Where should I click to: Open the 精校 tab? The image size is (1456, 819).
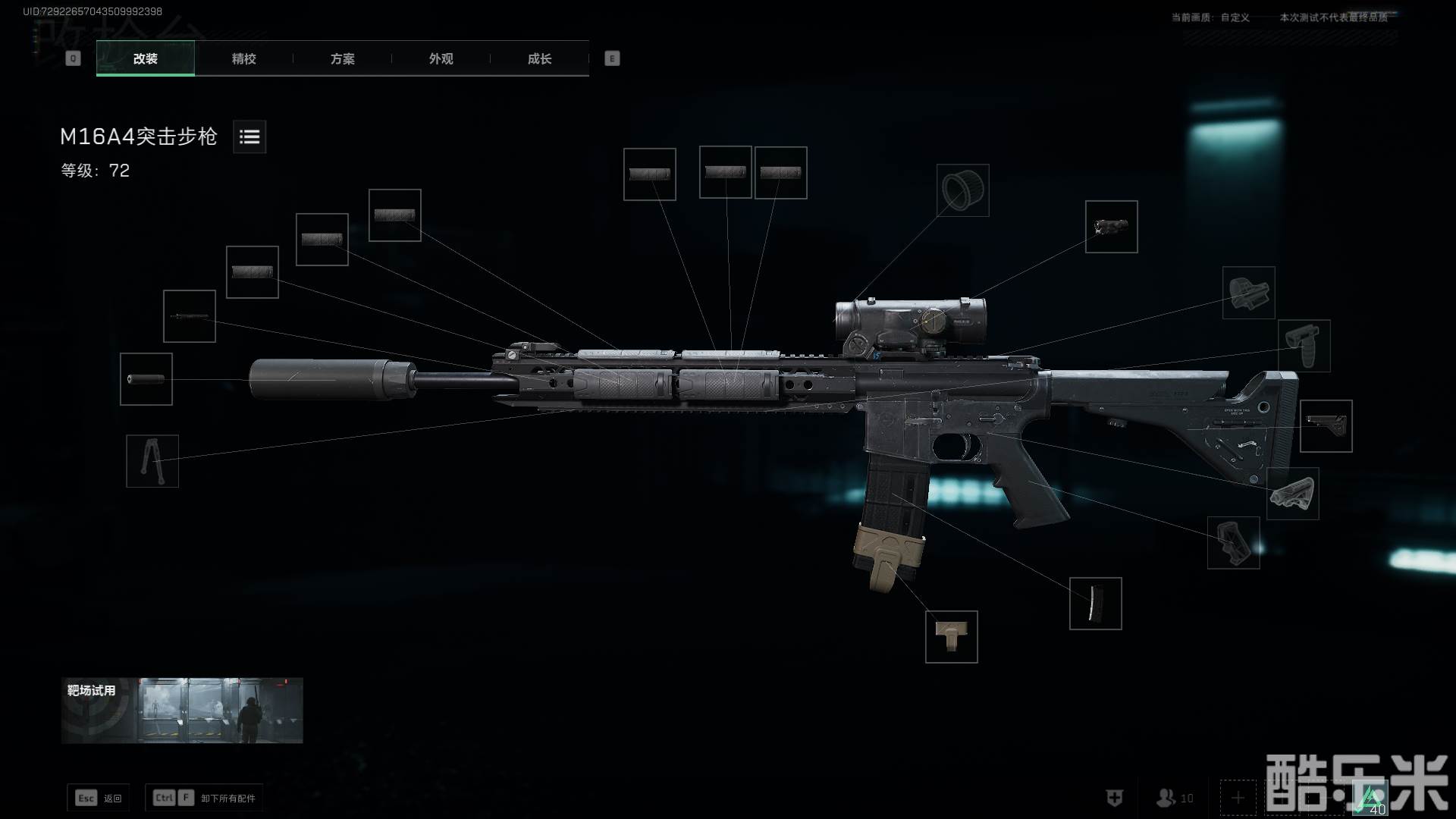click(x=243, y=58)
